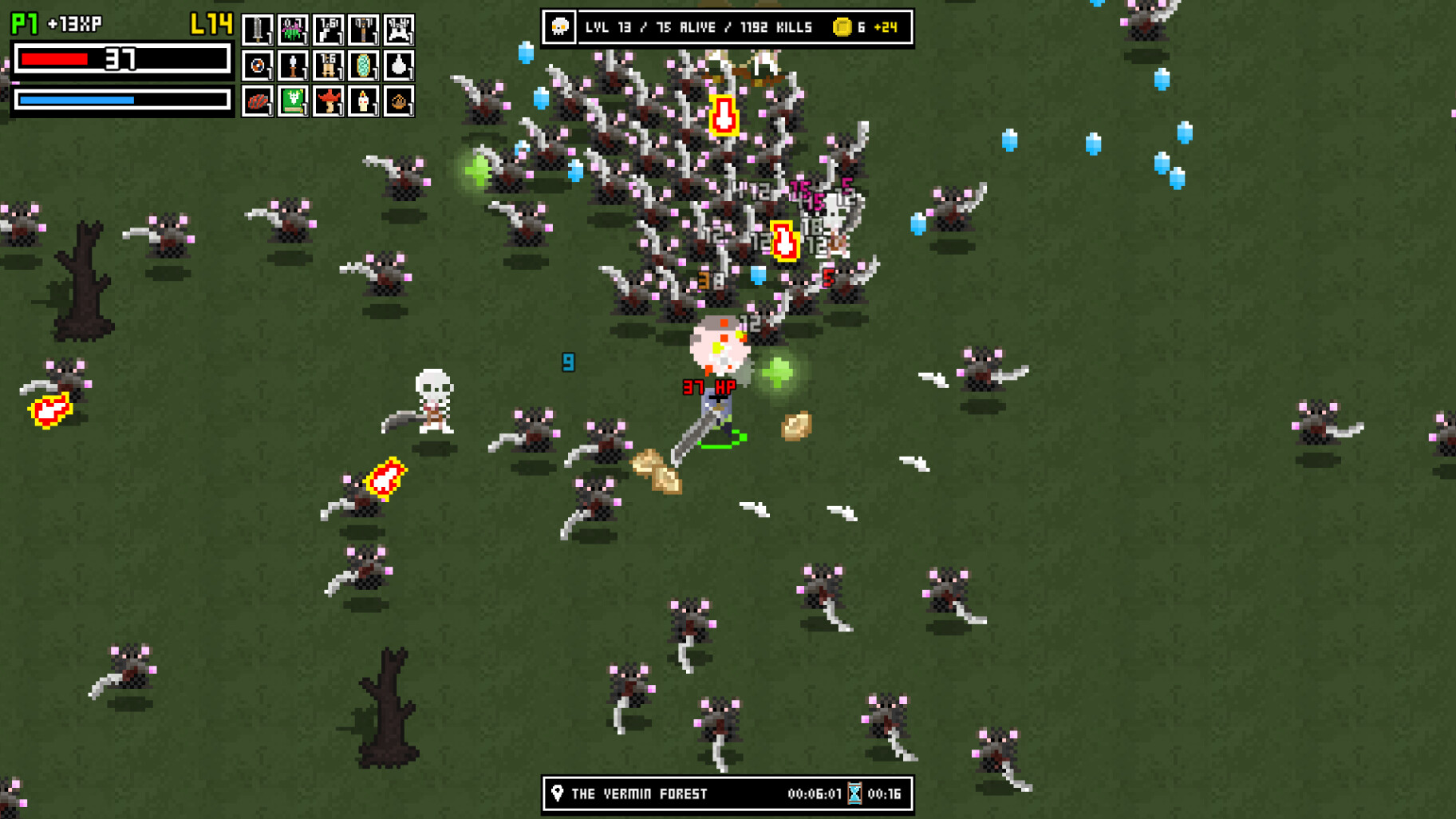Click the location pin icon in the bottom bar
1456x819 pixels.
[x=558, y=793]
